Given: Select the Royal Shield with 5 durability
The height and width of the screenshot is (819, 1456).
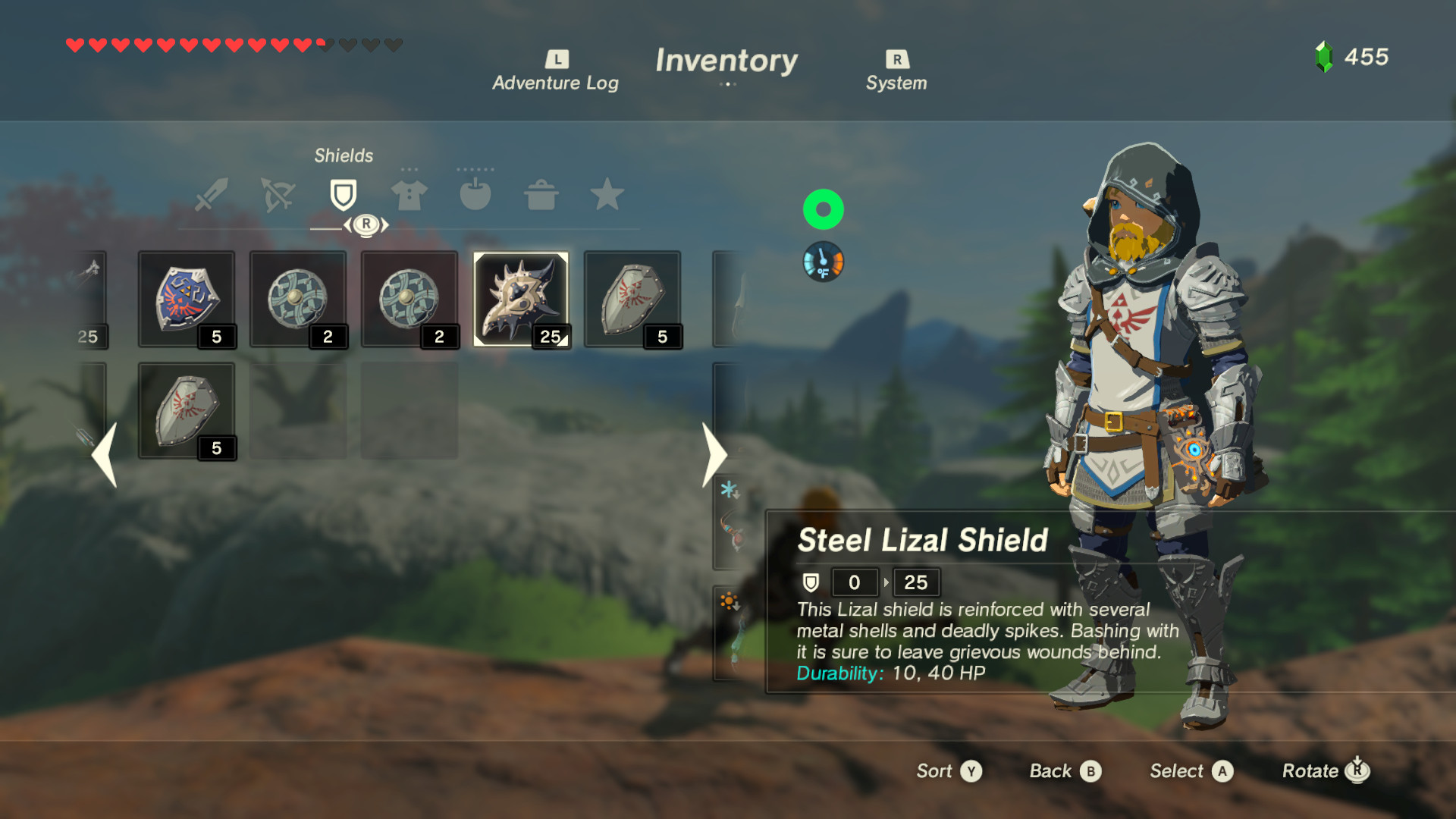Looking at the screenshot, I should tap(633, 298).
